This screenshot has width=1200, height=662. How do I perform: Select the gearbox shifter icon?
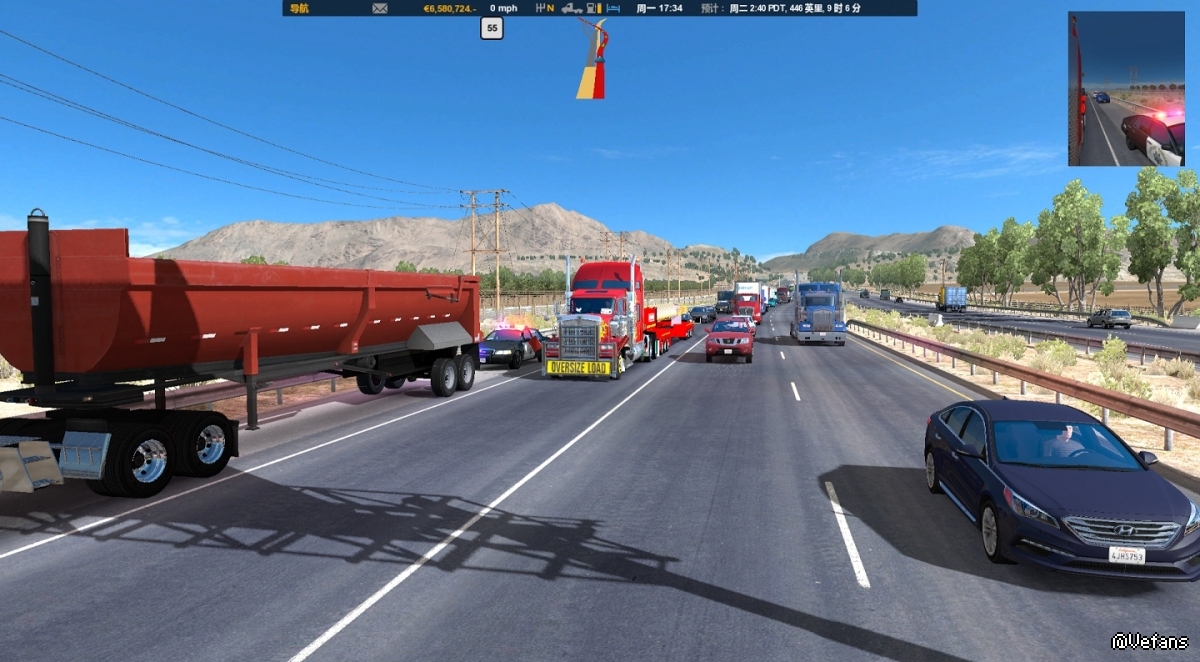click(x=541, y=8)
